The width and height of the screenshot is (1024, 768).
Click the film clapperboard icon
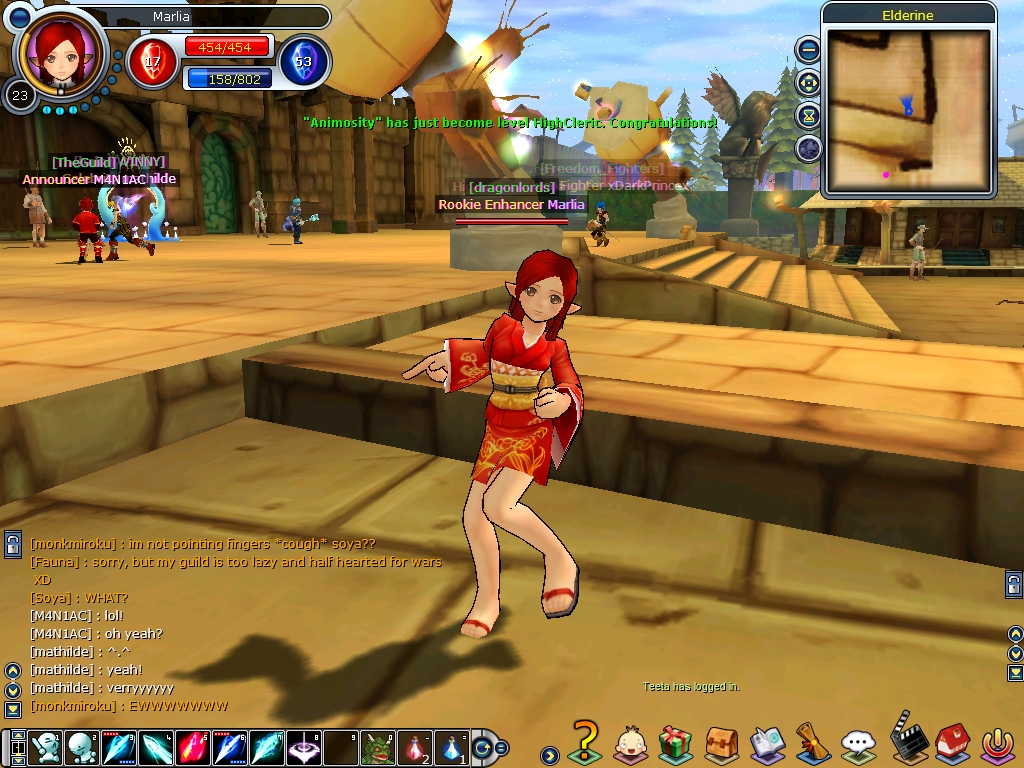(x=906, y=738)
